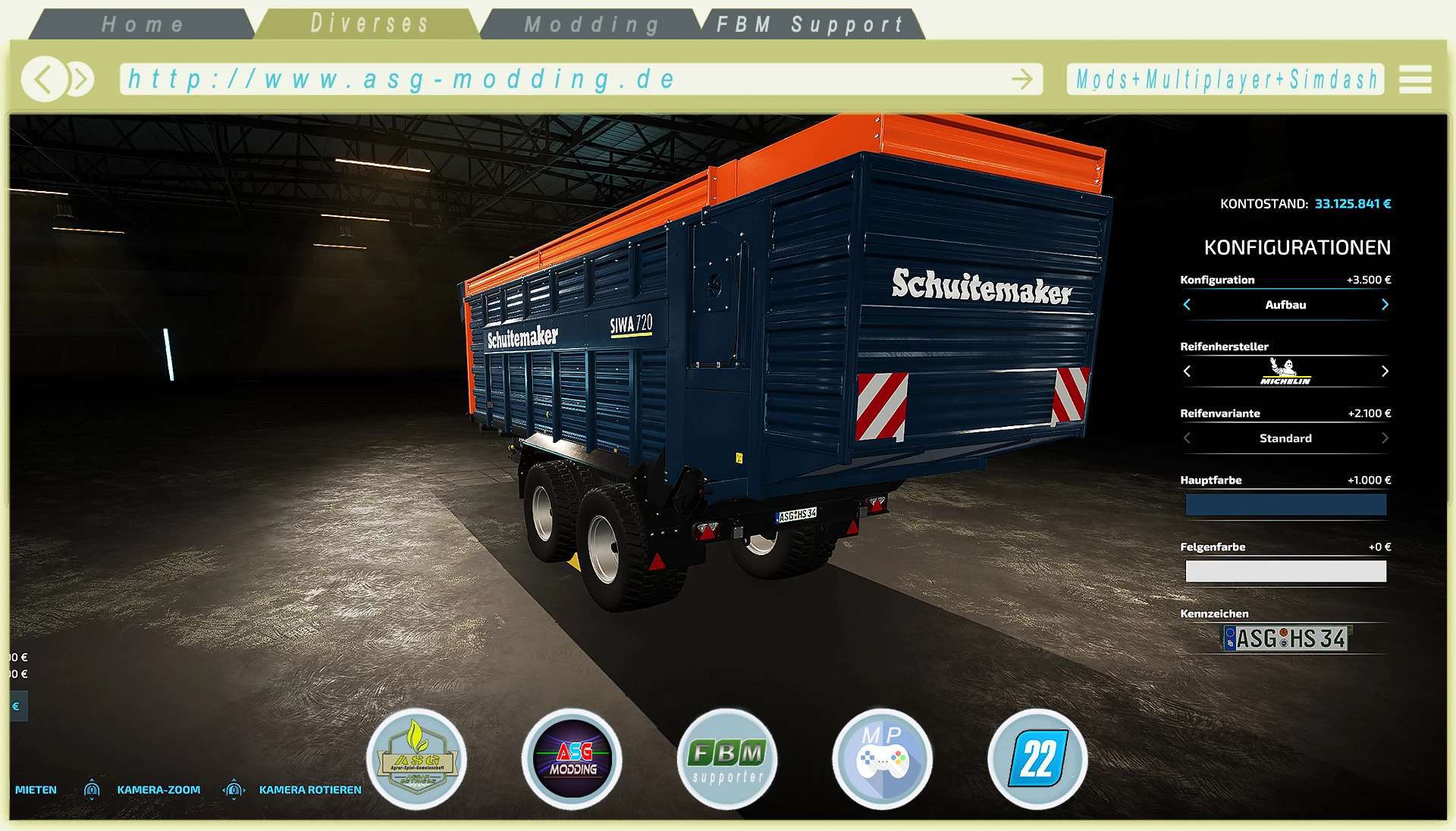Screen dimensions: 1456x831
Task: Select previous Konfiguration option before Aufbau
Action: [x=1187, y=305]
